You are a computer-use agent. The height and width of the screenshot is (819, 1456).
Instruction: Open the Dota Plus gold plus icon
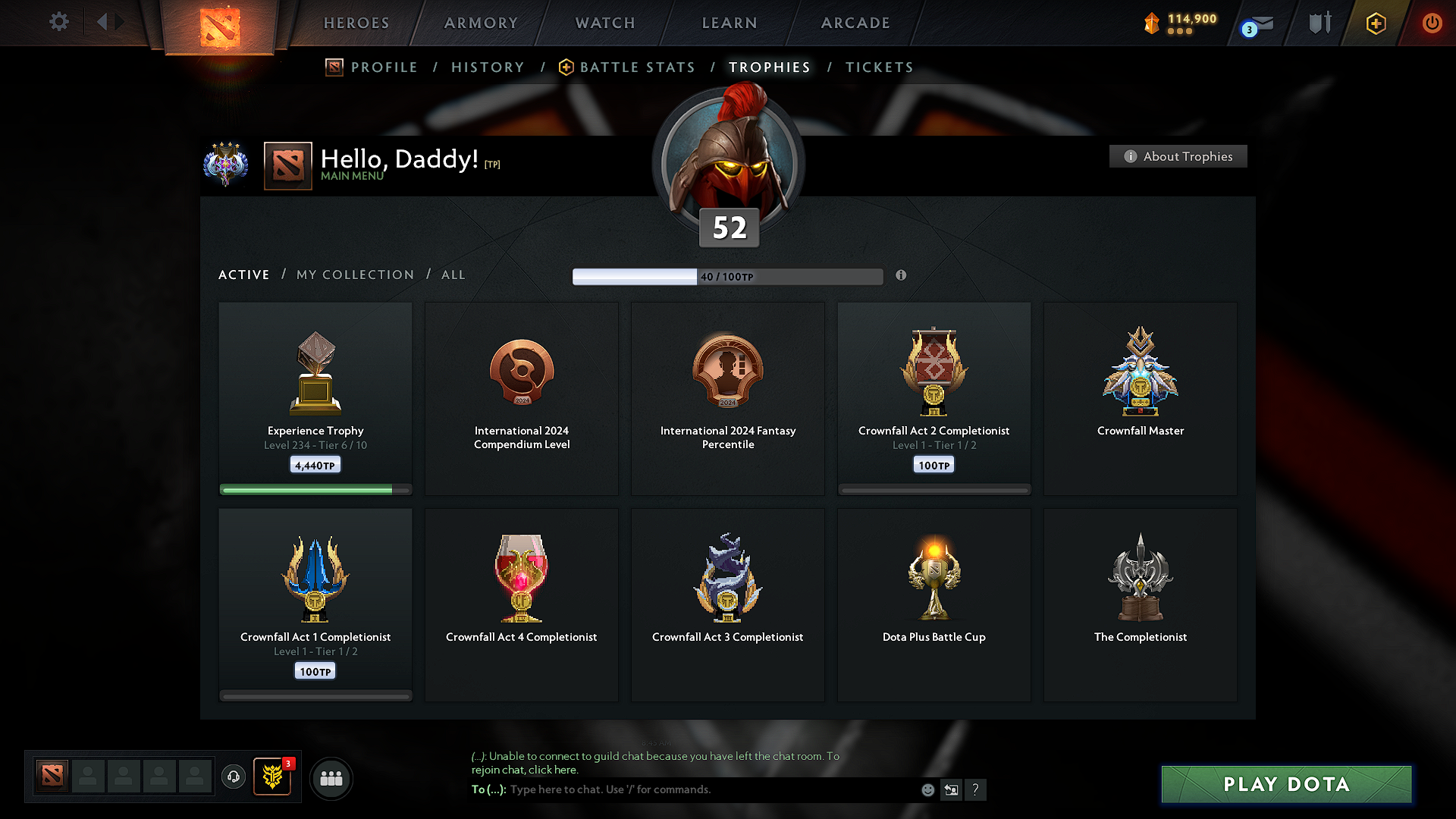1375,23
